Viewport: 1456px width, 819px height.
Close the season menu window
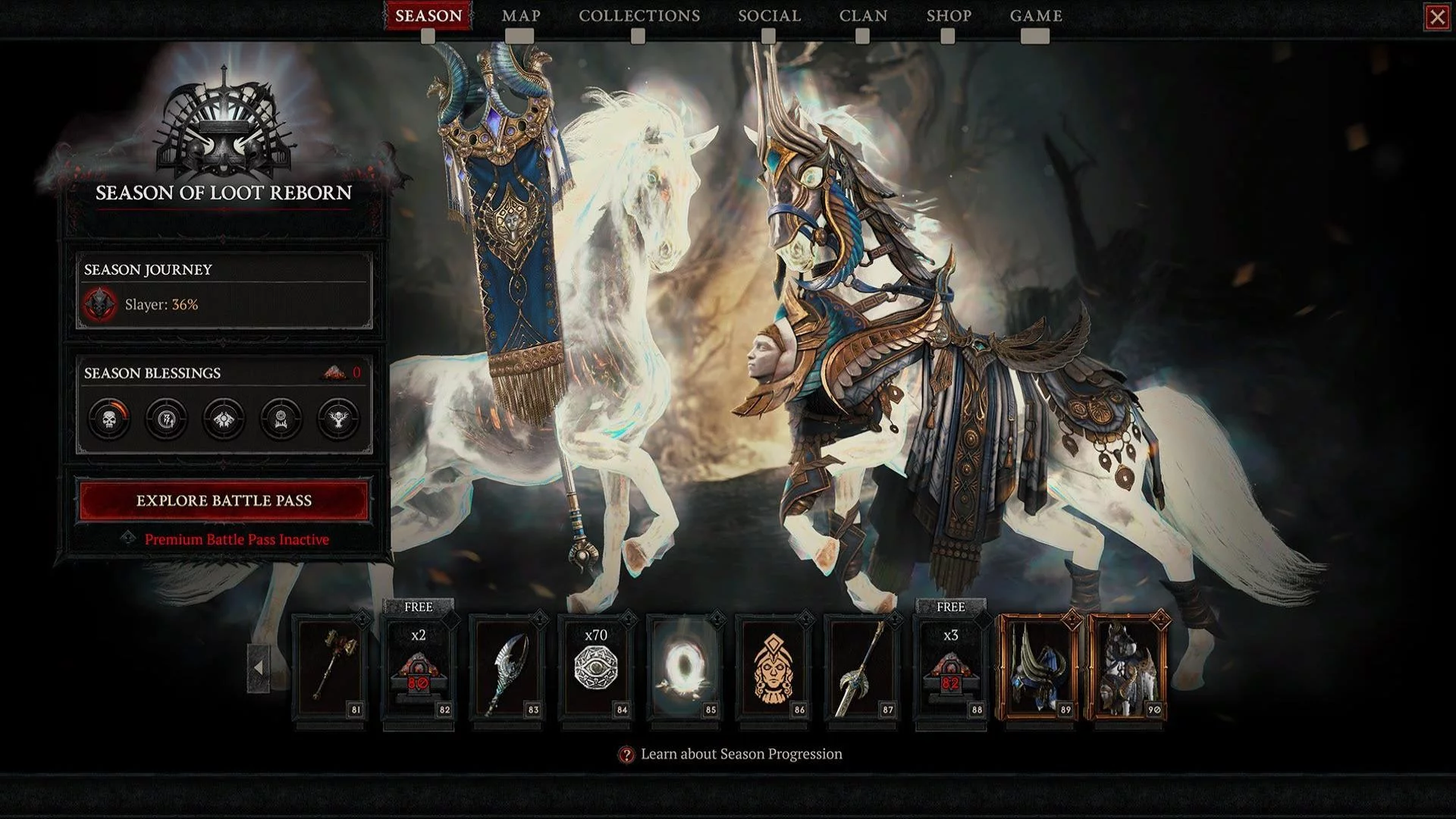tap(1437, 17)
